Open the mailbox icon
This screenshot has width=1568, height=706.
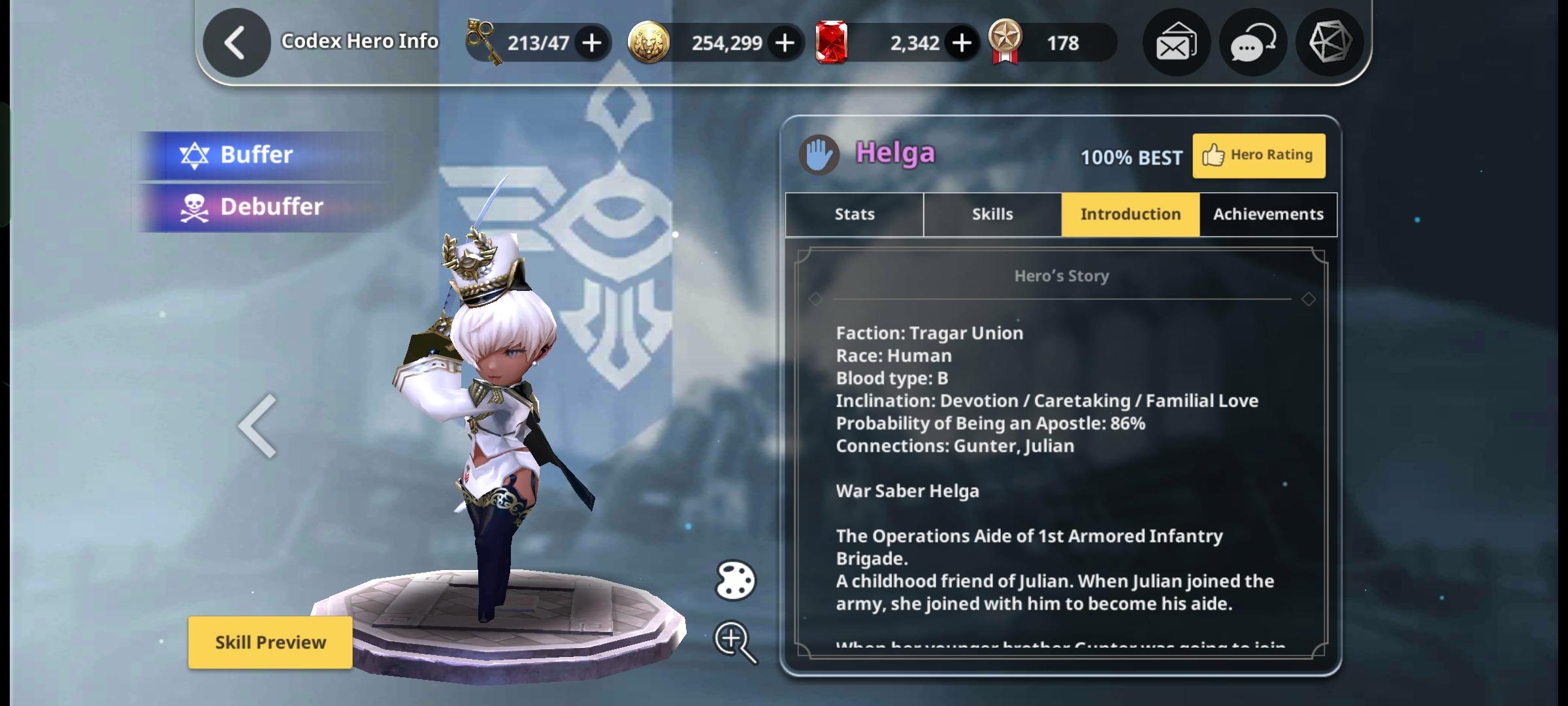1176,42
